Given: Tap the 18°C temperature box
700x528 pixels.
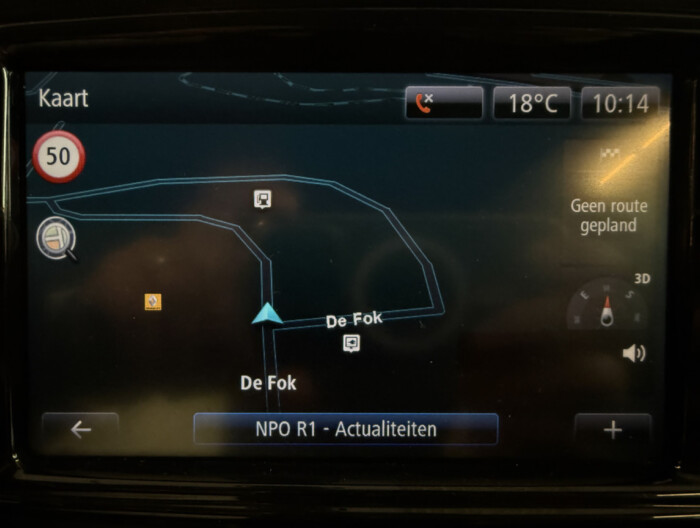Looking at the screenshot, I should coord(532,103).
